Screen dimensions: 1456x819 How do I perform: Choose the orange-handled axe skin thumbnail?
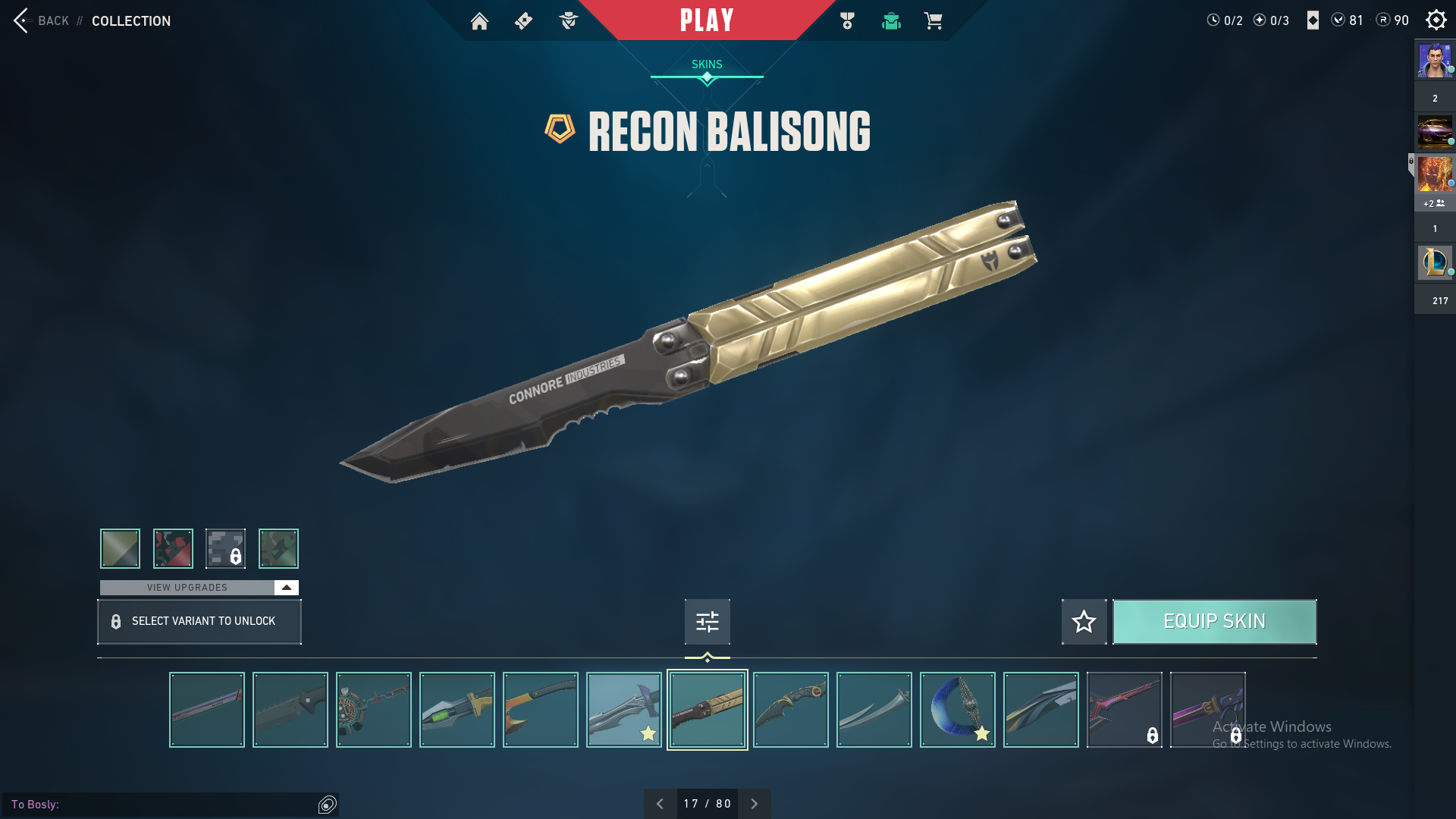point(540,710)
